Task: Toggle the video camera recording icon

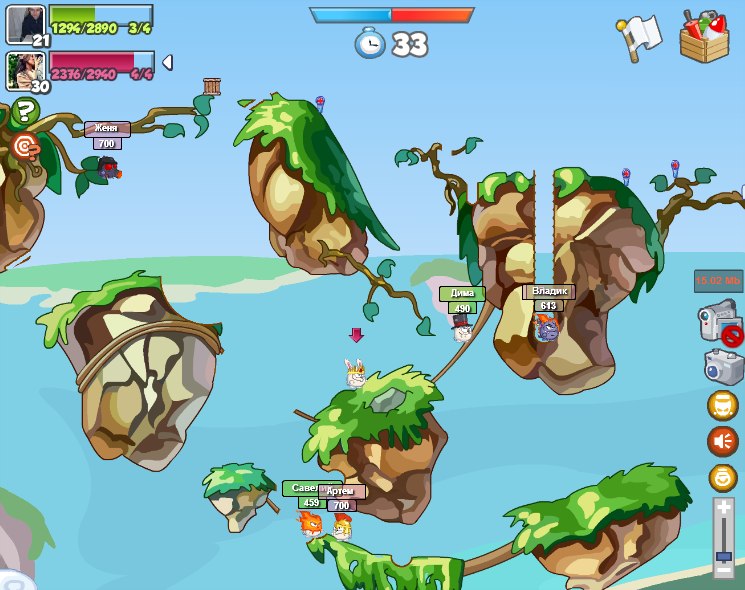Action: [718, 324]
